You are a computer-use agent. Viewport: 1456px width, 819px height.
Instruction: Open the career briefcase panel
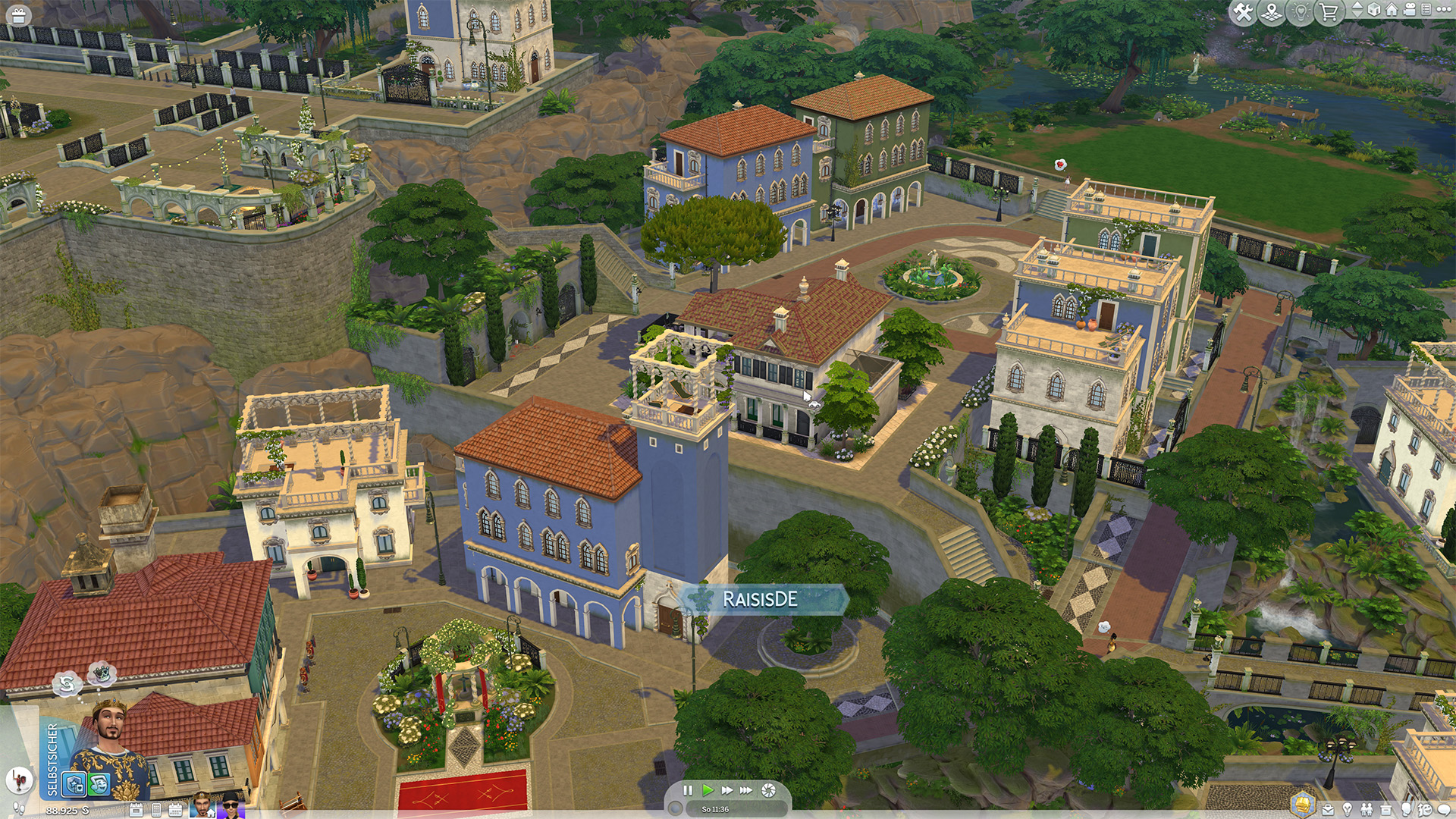pos(1328,810)
